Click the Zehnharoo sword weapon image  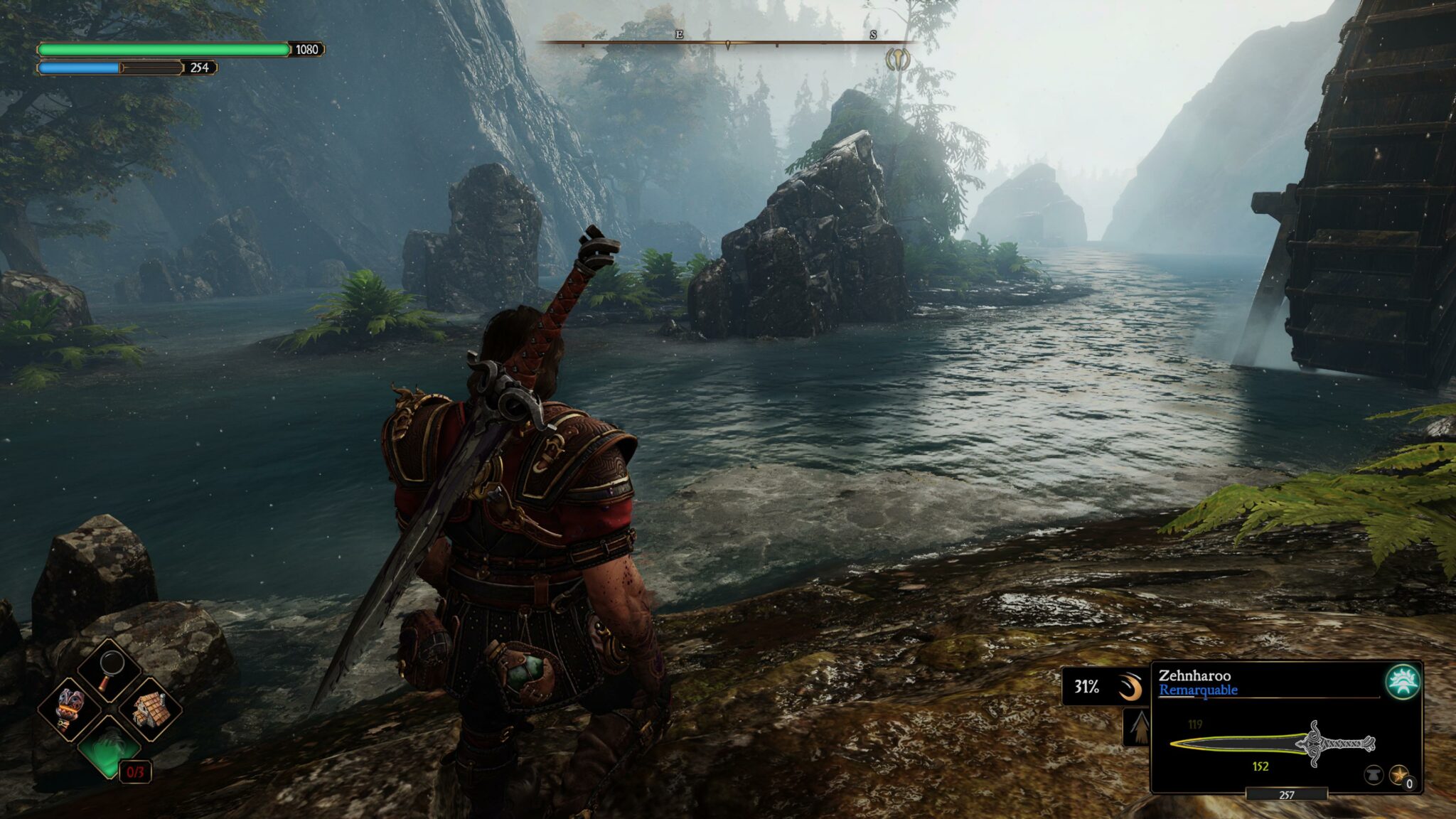click(x=1273, y=744)
